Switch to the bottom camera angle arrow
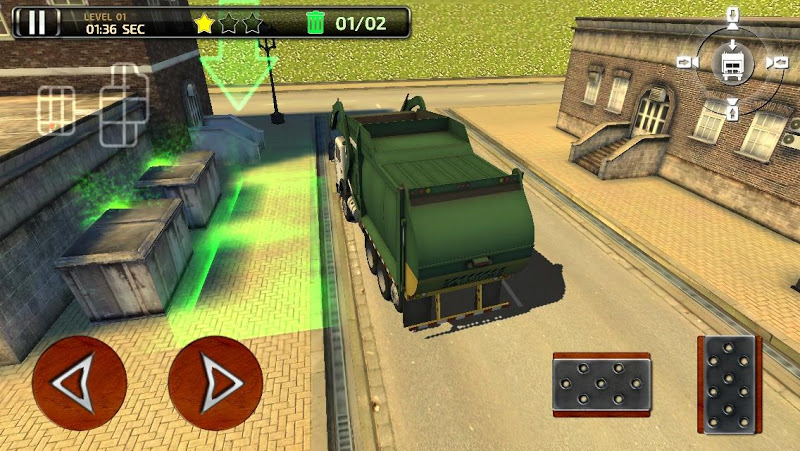Screen dimensions: 800x451 [731, 109]
